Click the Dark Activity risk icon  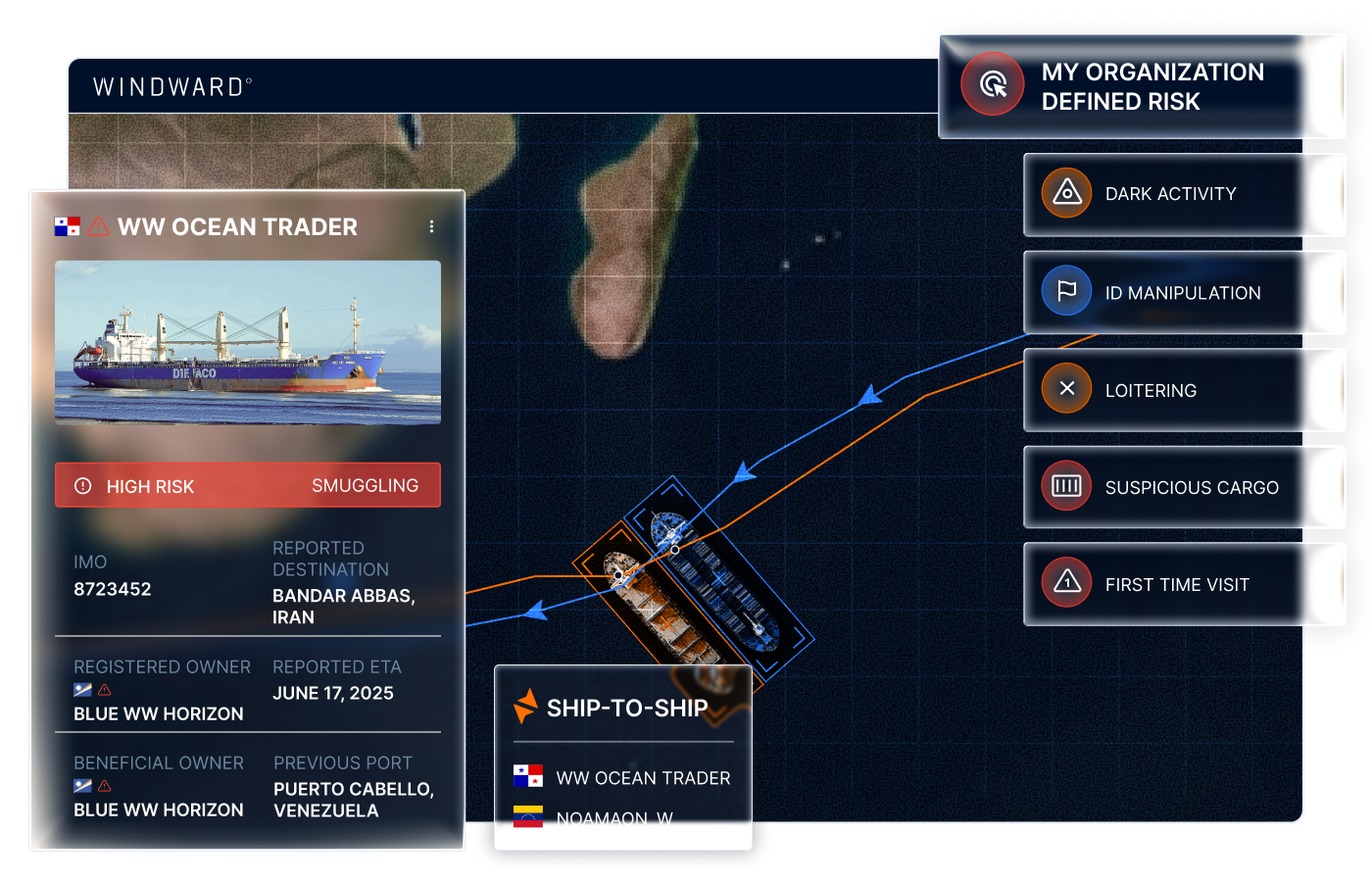[x=1065, y=193]
